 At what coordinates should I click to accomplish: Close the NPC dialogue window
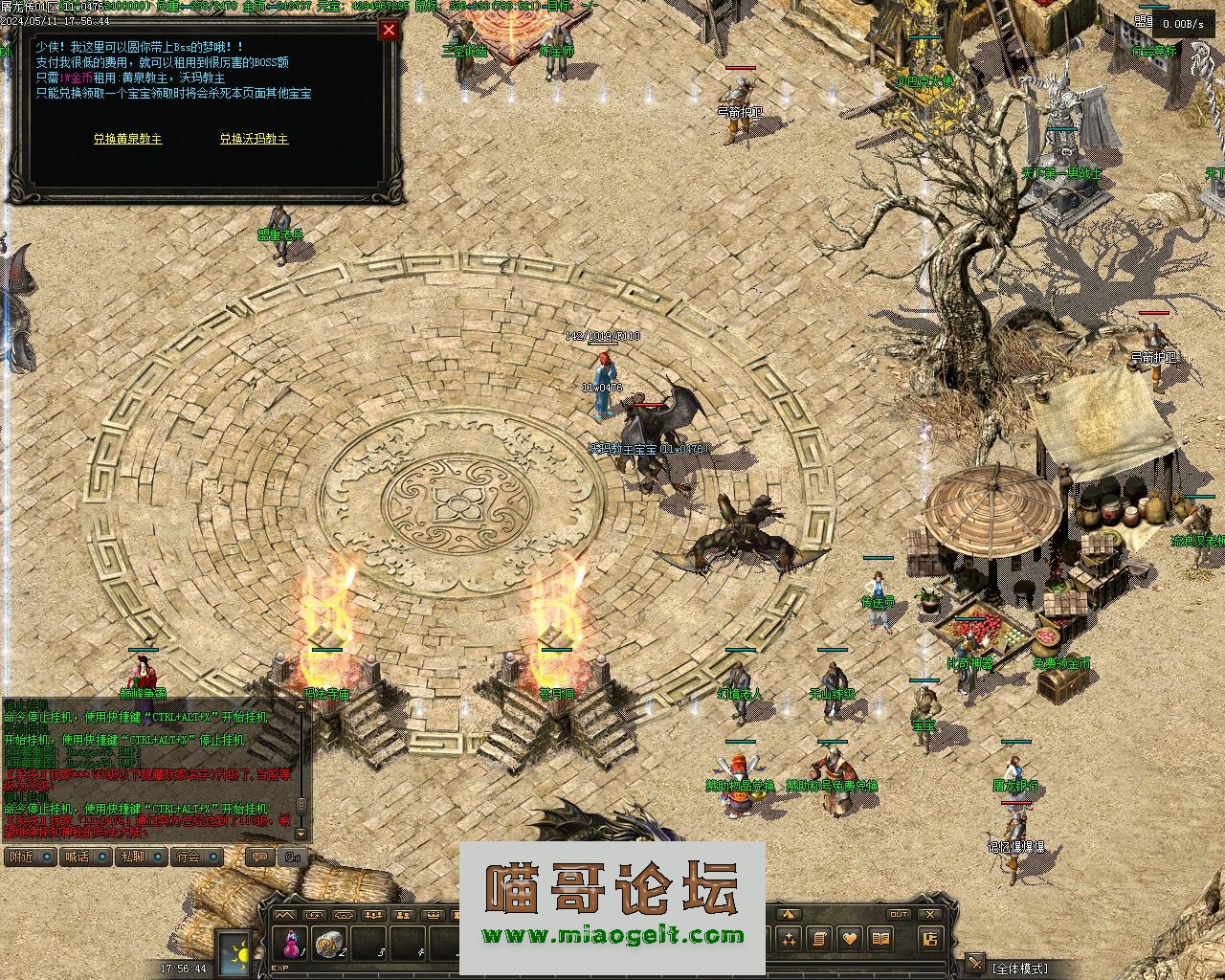389,30
